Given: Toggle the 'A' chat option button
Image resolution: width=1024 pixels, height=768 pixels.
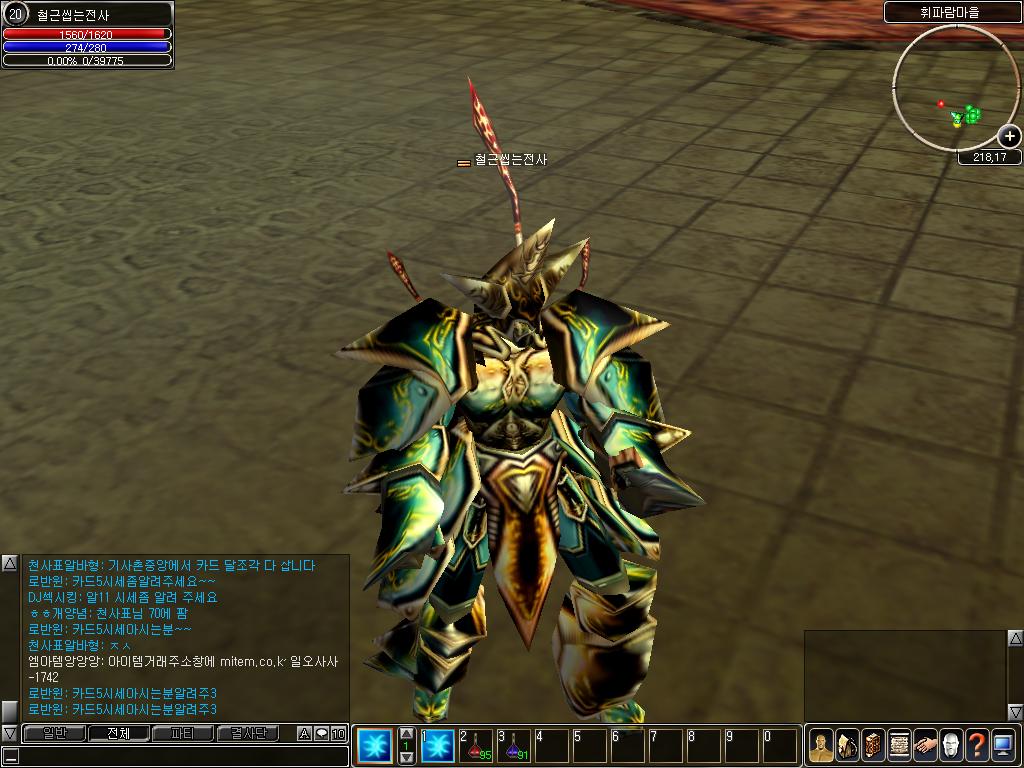Looking at the screenshot, I should pyautogui.click(x=304, y=734).
